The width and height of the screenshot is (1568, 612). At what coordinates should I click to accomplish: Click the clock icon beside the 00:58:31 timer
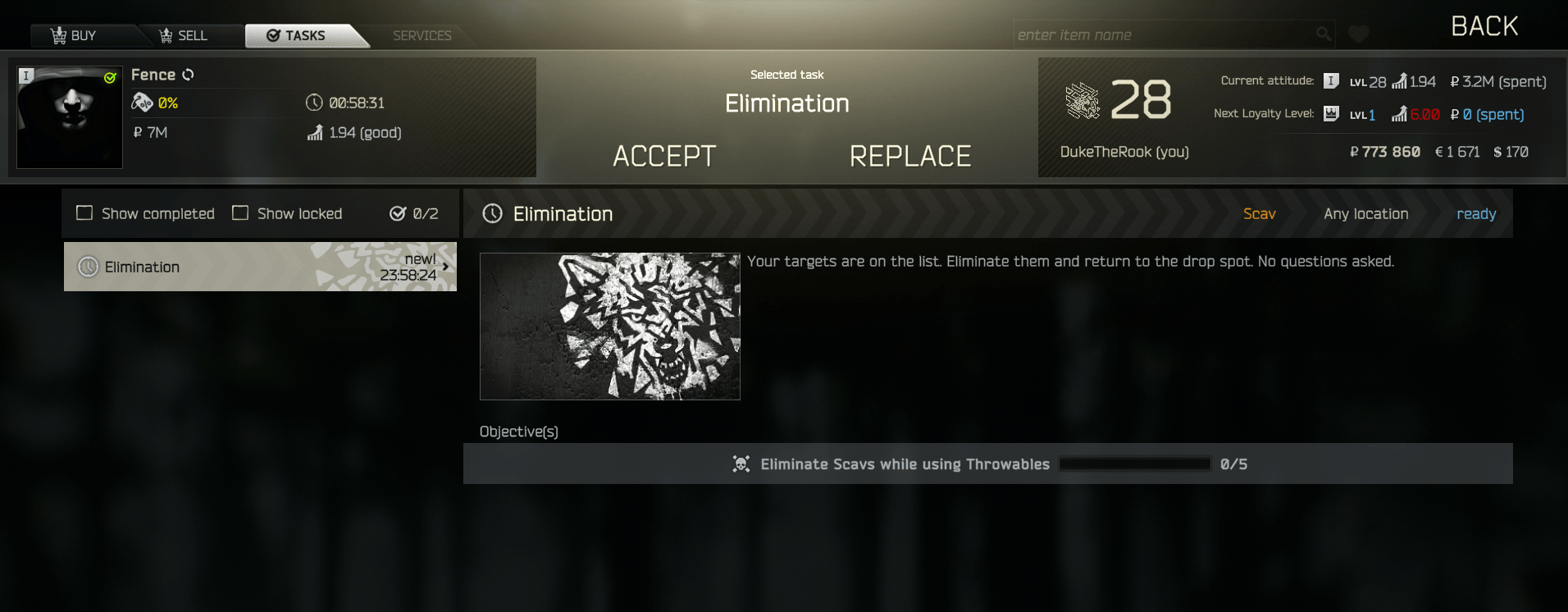[313, 102]
